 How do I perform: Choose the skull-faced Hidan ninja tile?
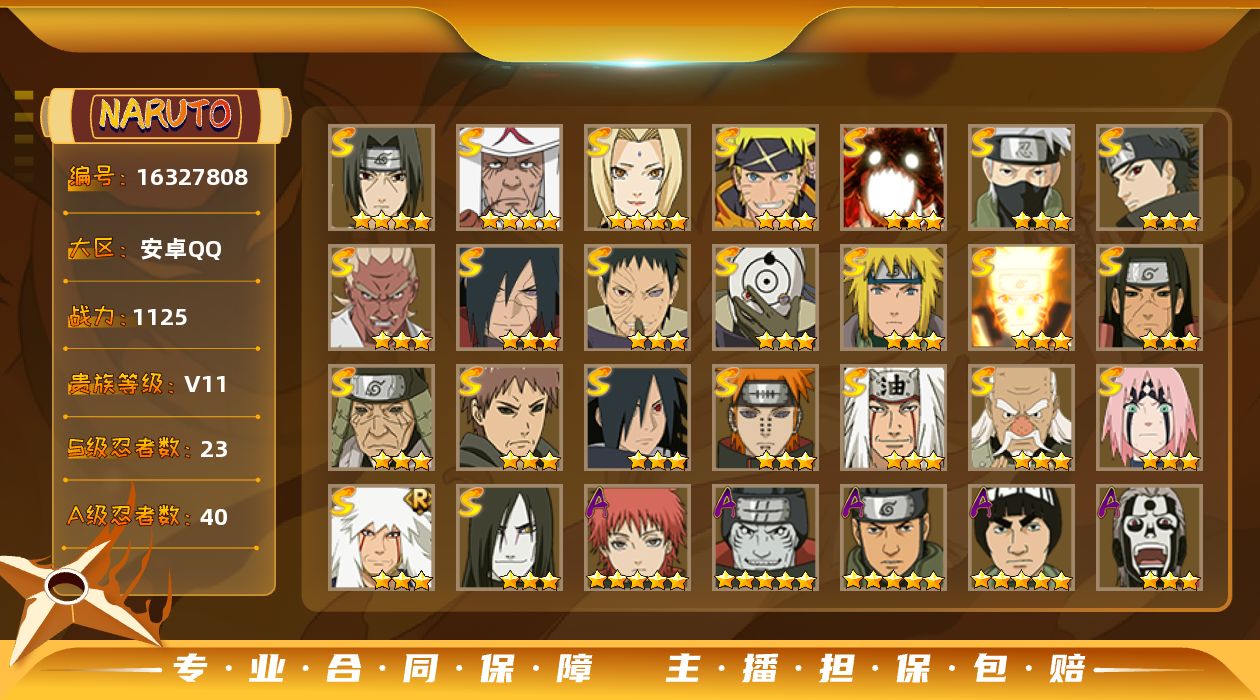click(1149, 537)
